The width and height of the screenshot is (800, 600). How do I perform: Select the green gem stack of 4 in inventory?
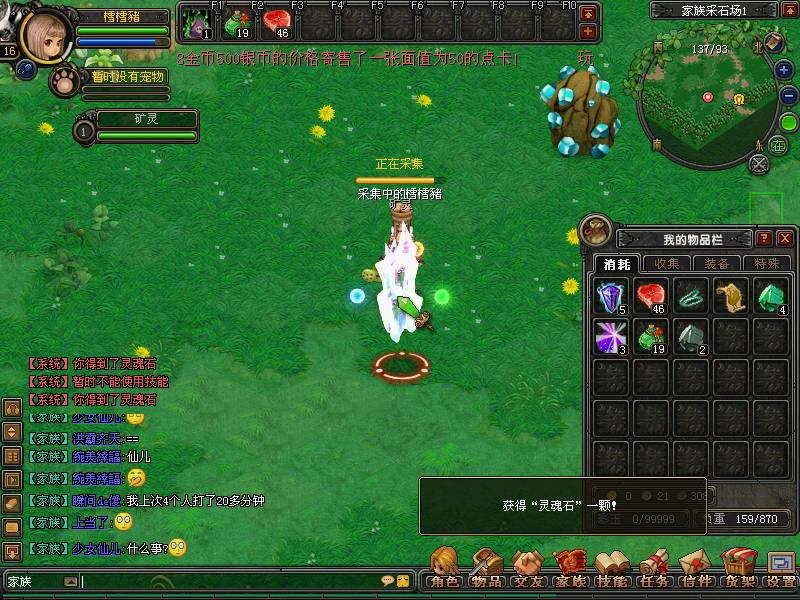tap(772, 297)
